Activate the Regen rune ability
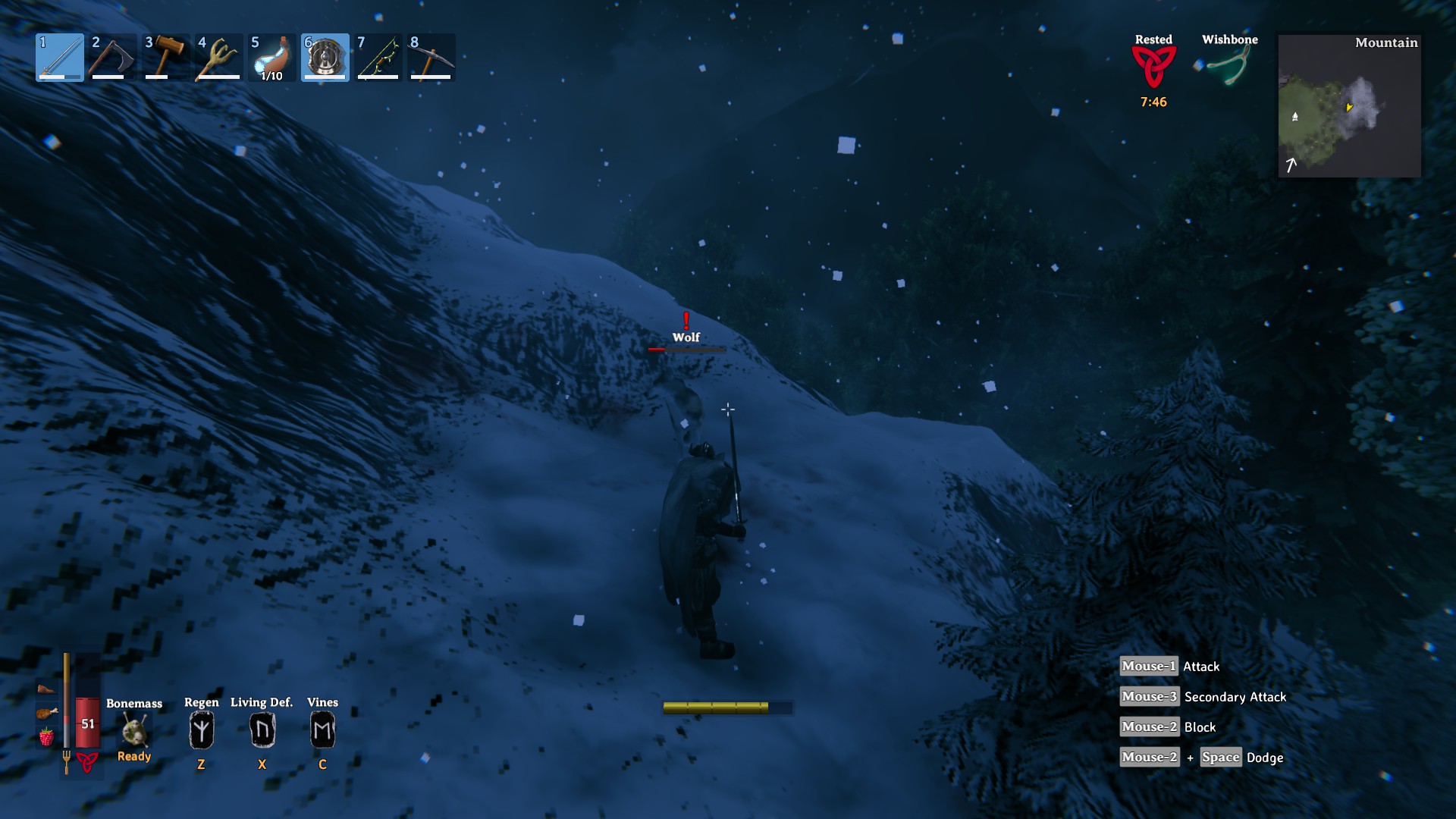This screenshot has height=819, width=1456. pos(201,730)
